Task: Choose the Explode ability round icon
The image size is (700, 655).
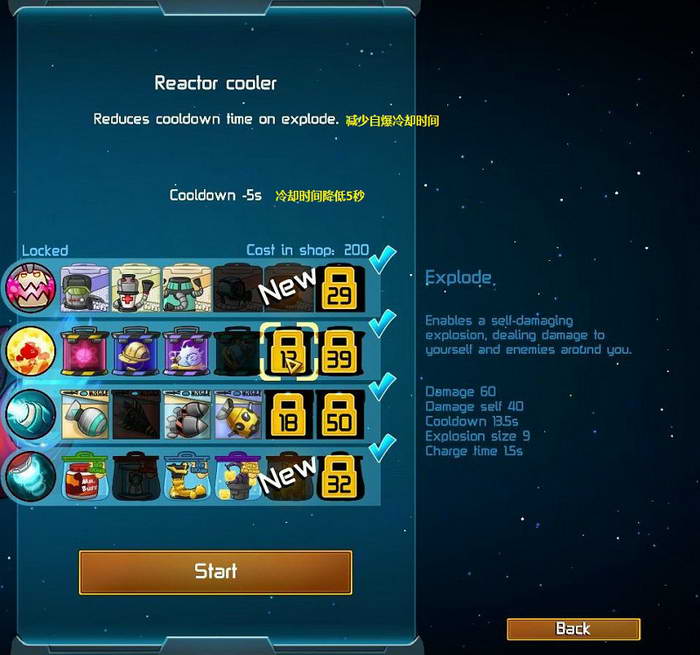Action: [30, 351]
